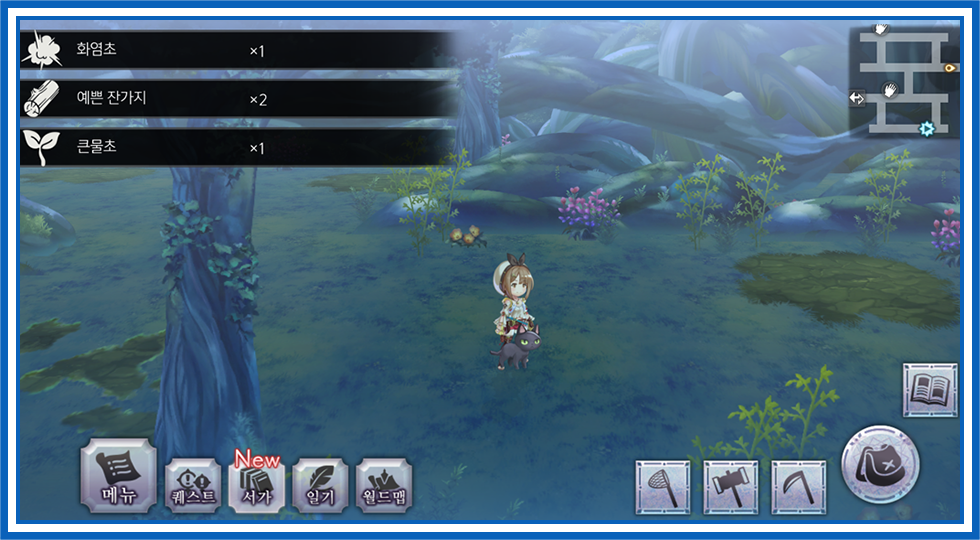Image resolution: width=980 pixels, height=540 pixels.
Task: Open the 일기 diary button
Action: tap(320, 486)
